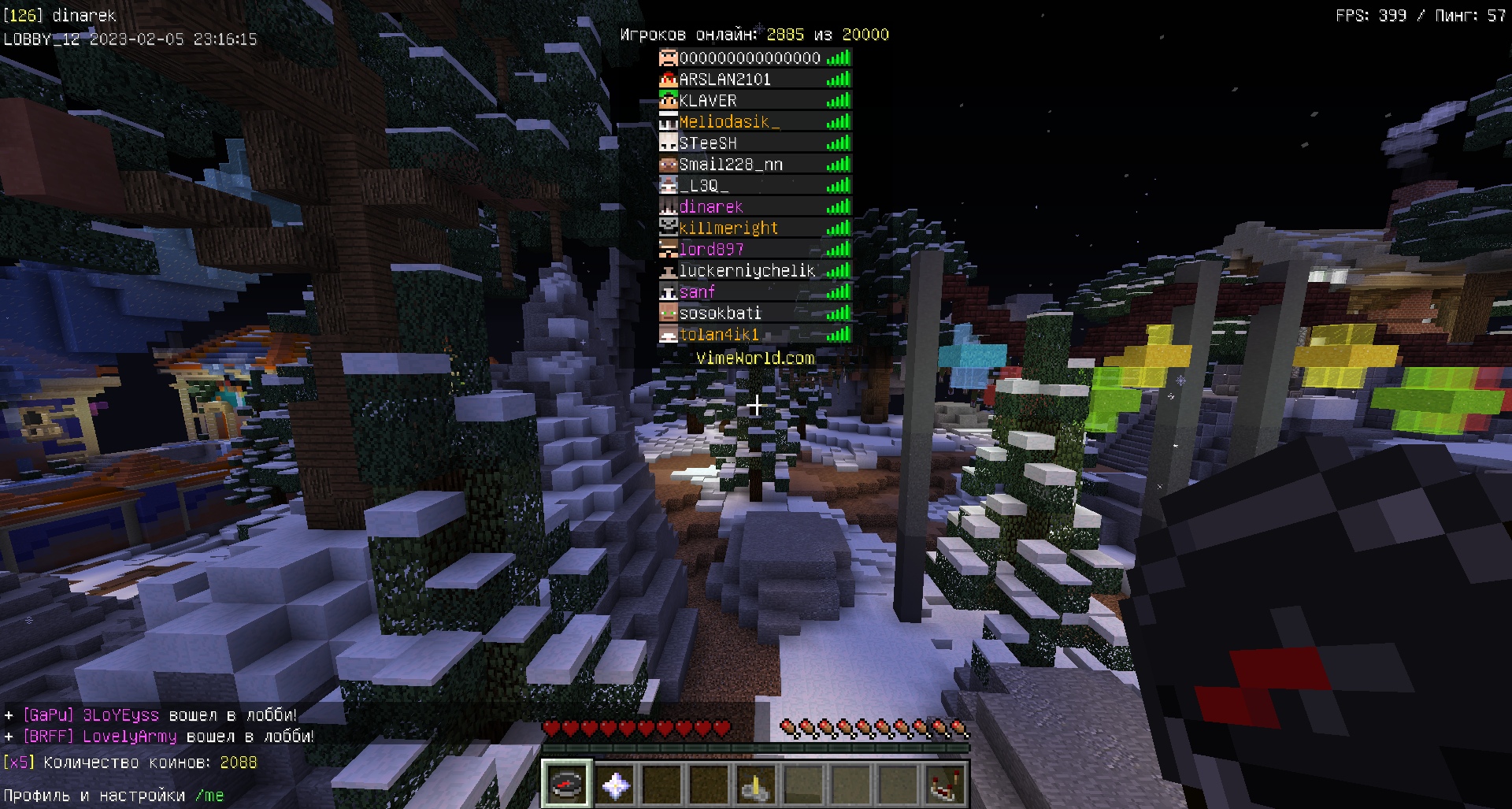Choose killmeright from the player list

pos(755,228)
